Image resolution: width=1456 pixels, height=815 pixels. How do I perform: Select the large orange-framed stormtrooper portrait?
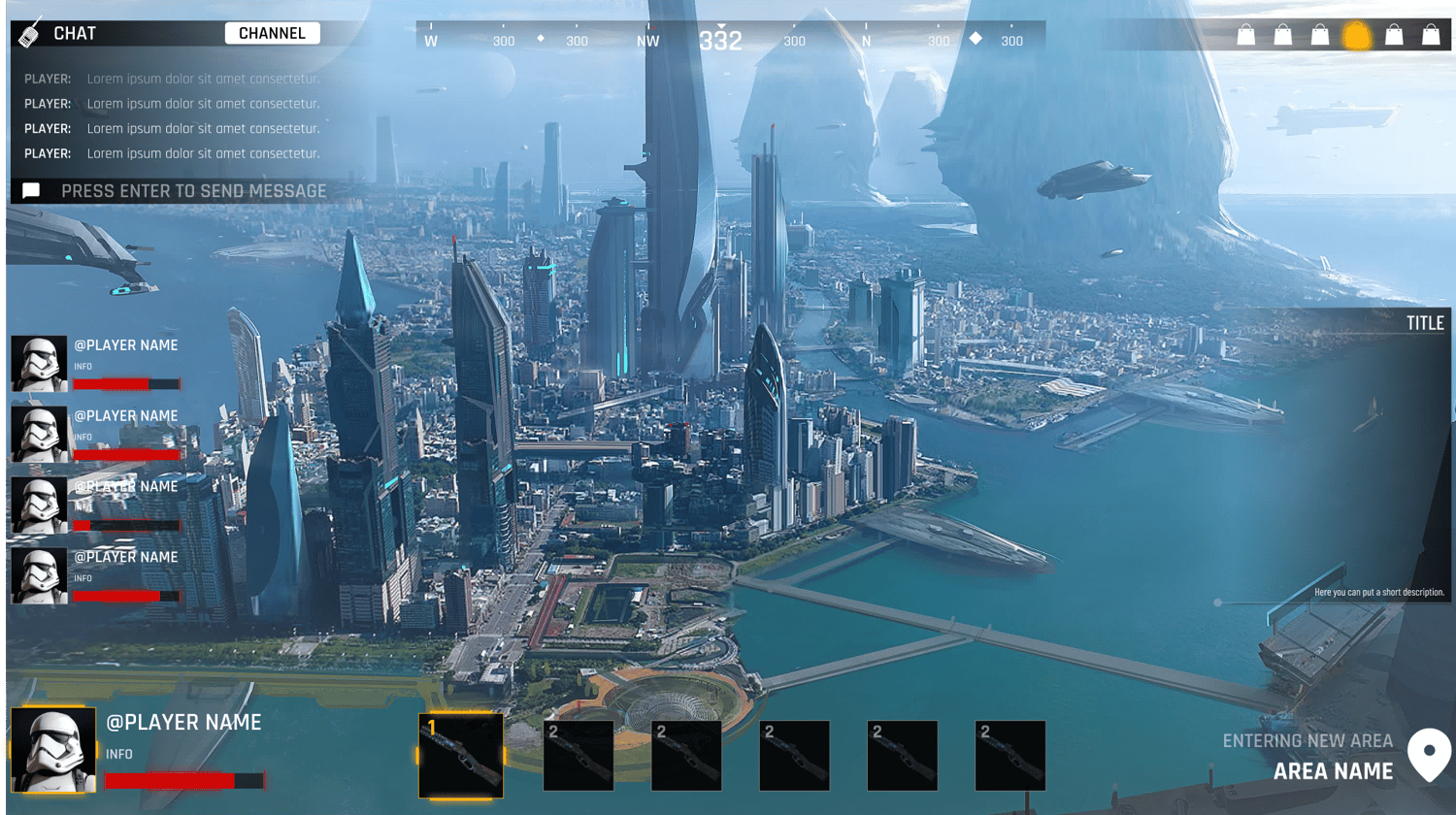53,749
